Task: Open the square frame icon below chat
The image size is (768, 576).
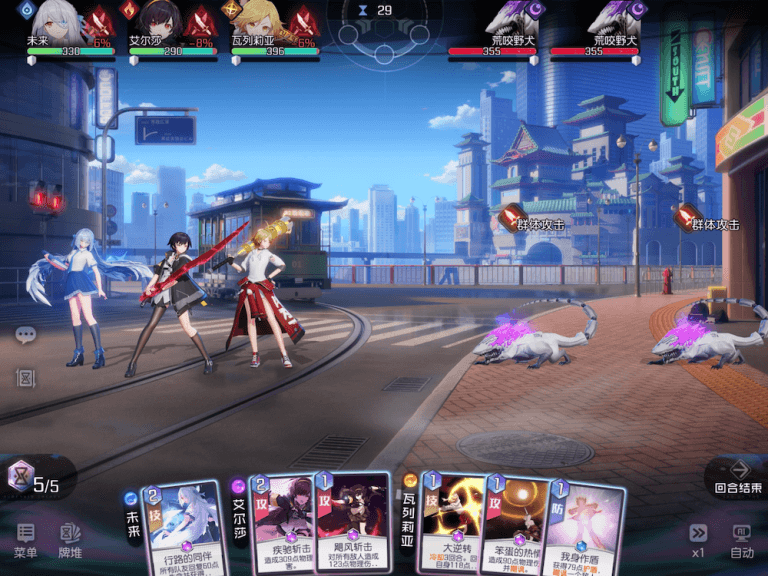Action: tap(26, 378)
